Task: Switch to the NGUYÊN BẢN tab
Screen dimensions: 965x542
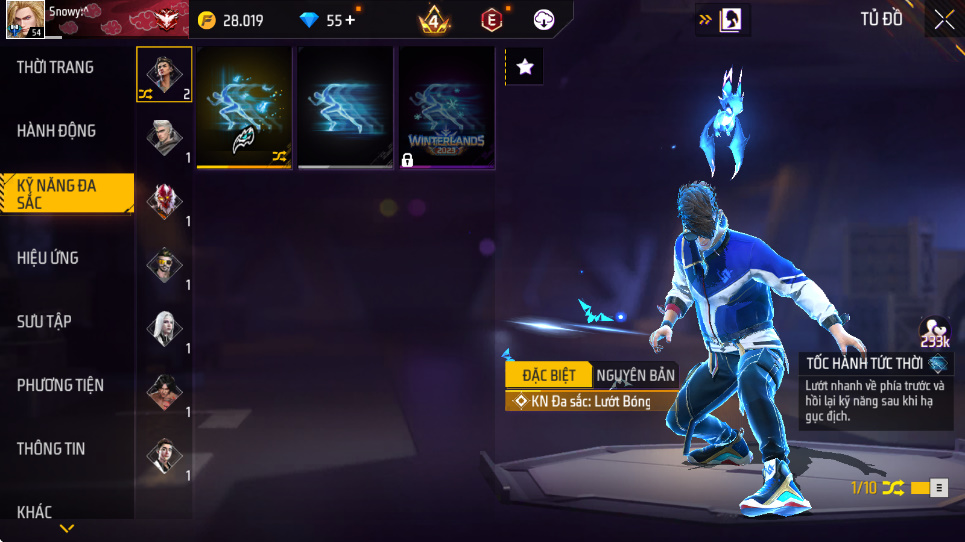Action: (635, 376)
